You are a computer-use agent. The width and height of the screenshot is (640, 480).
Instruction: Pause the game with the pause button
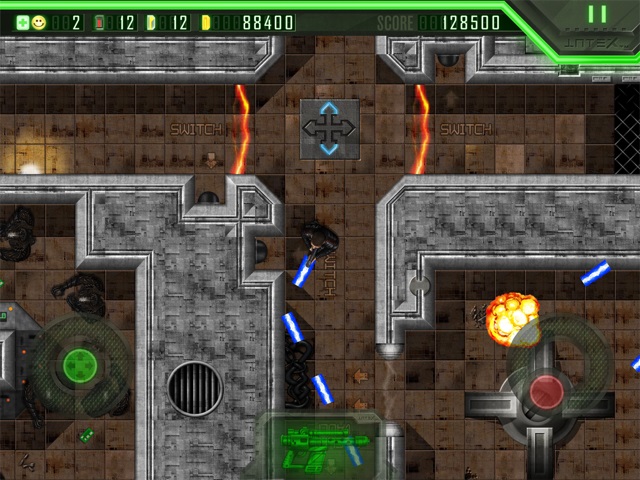(597, 15)
